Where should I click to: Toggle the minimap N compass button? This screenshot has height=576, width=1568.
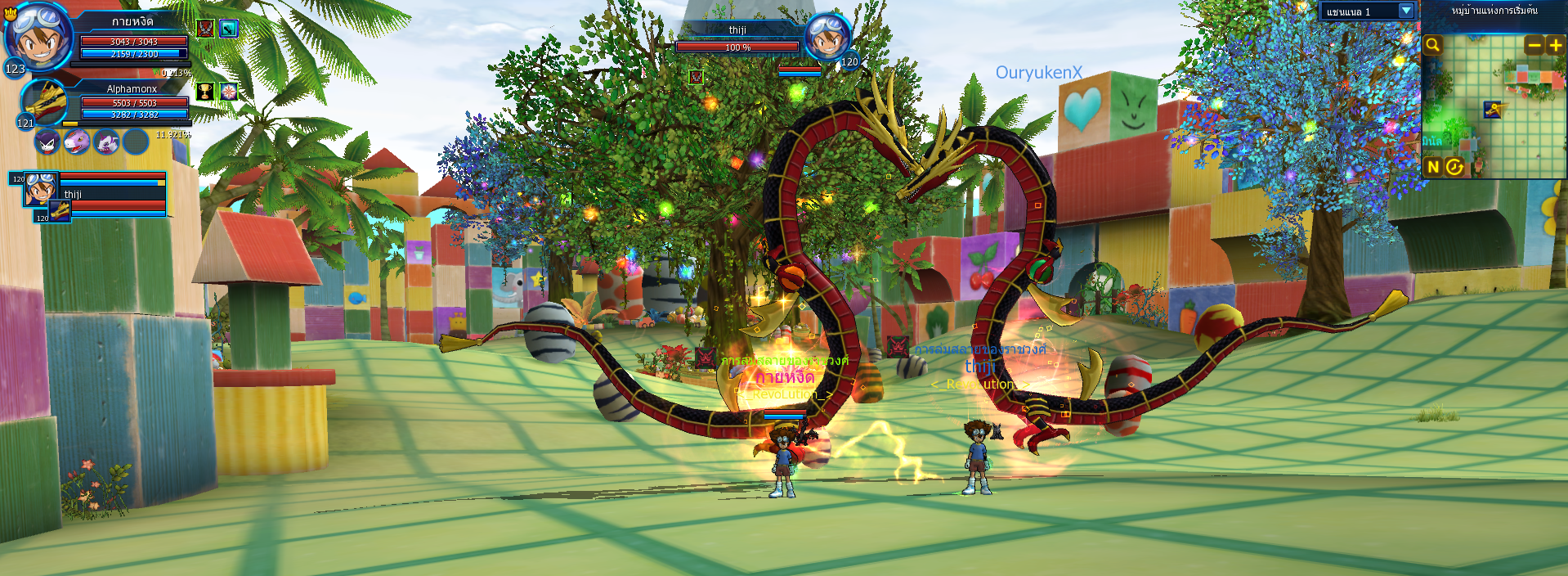[x=1432, y=167]
